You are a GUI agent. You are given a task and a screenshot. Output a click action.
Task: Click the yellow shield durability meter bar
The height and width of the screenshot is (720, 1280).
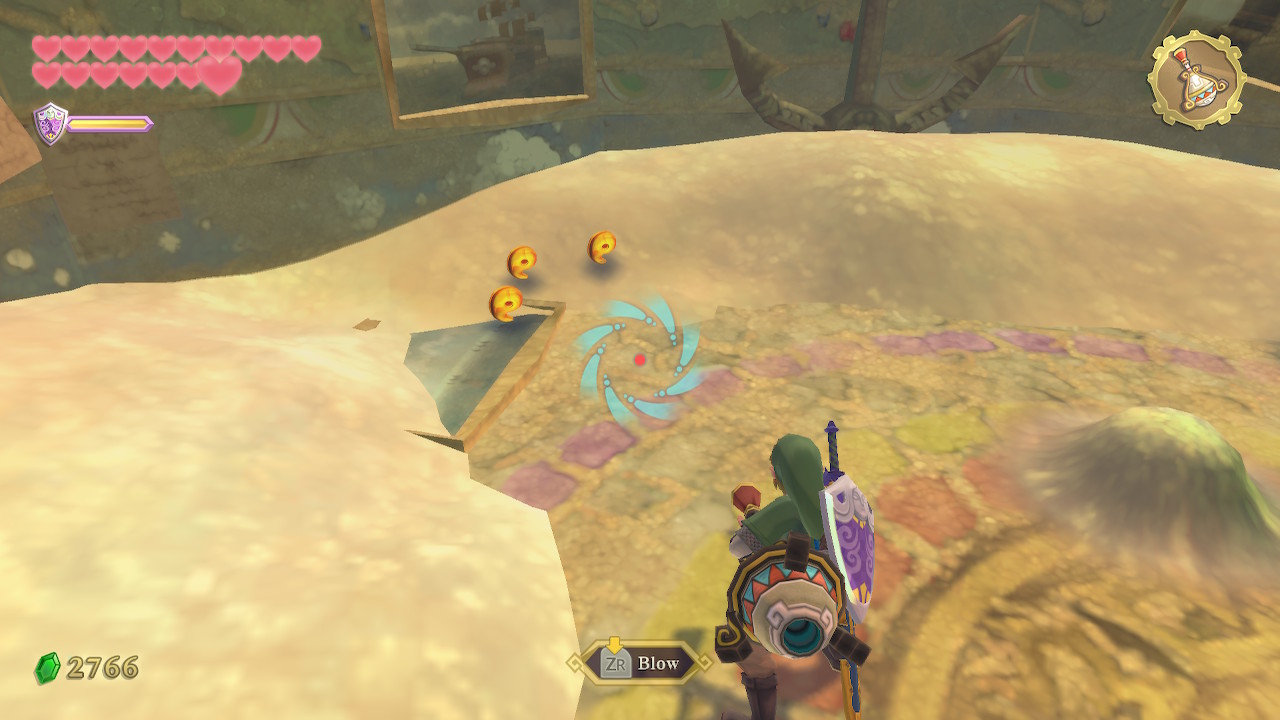pos(108,124)
